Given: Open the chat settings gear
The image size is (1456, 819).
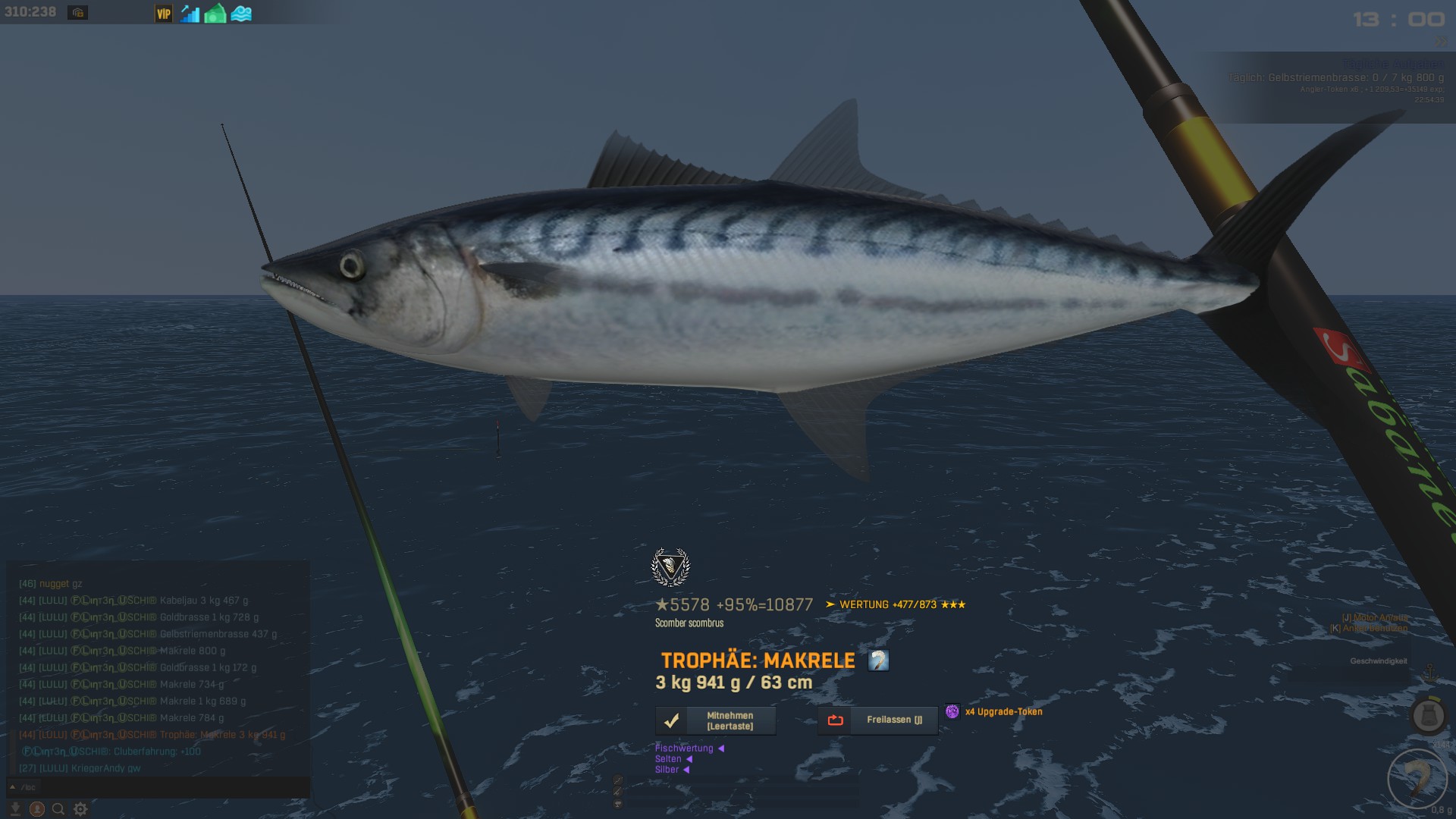Looking at the screenshot, I should (x=80, y=809).
